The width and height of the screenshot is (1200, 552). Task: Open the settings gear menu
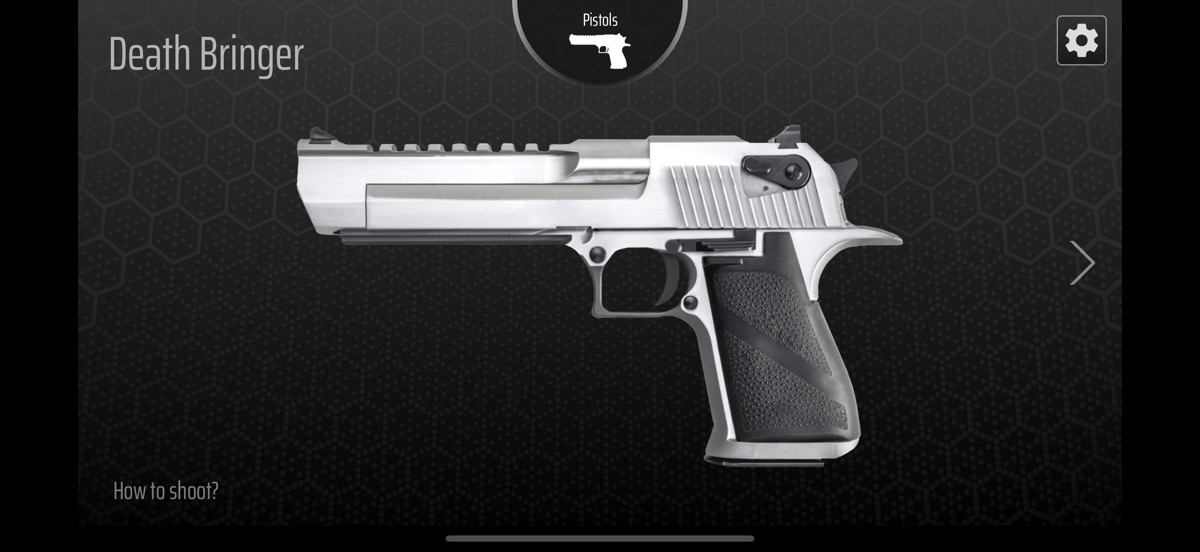click(1081, 41)
